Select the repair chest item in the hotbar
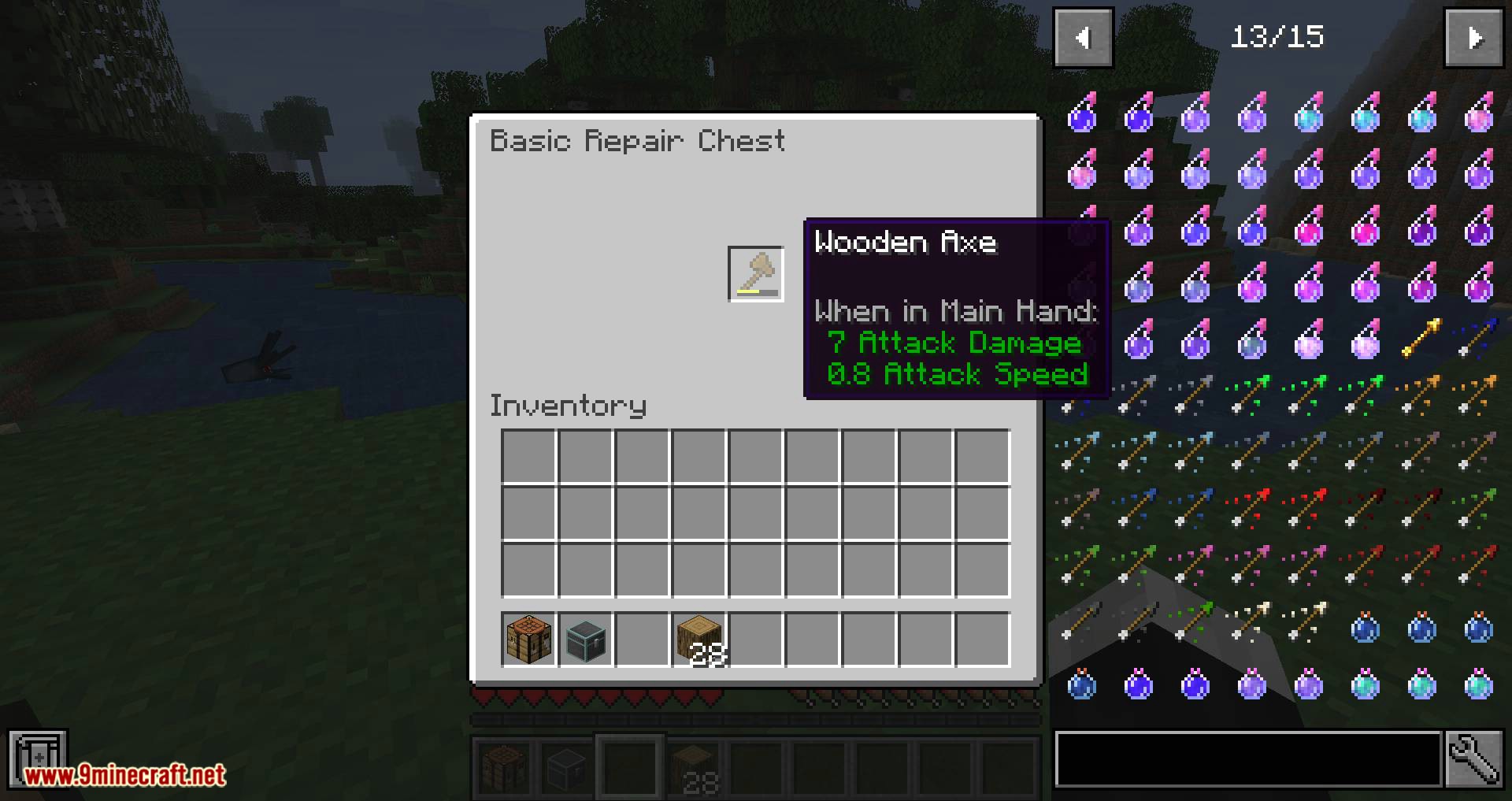This screenshot has height=801, width=1512. click(x=585, y=640)
